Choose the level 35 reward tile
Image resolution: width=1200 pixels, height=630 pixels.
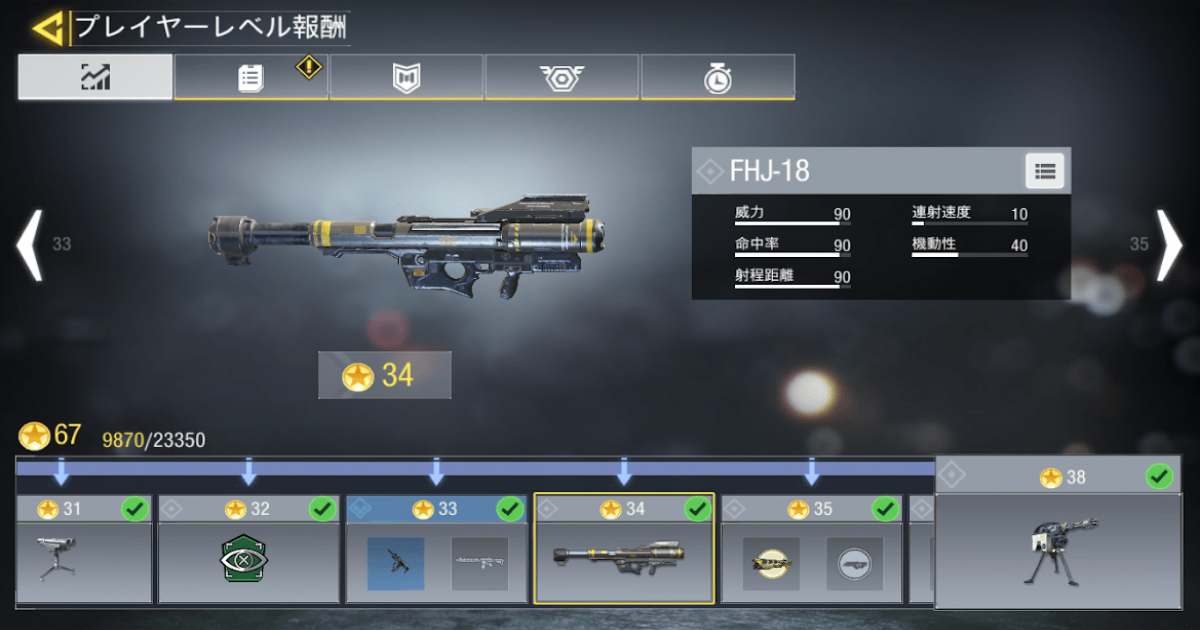[x=811, y=550]
